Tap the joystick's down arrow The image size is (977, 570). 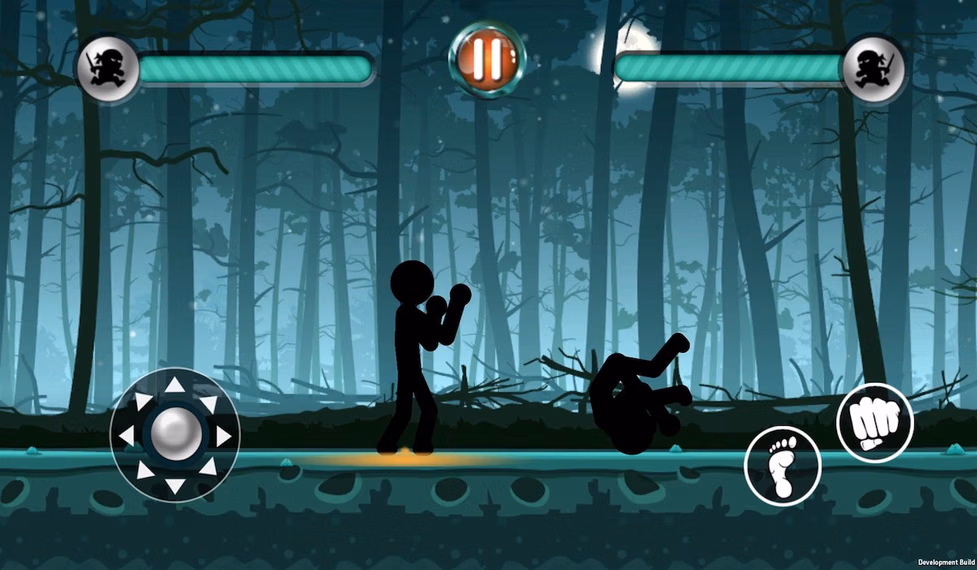point(175,486)
